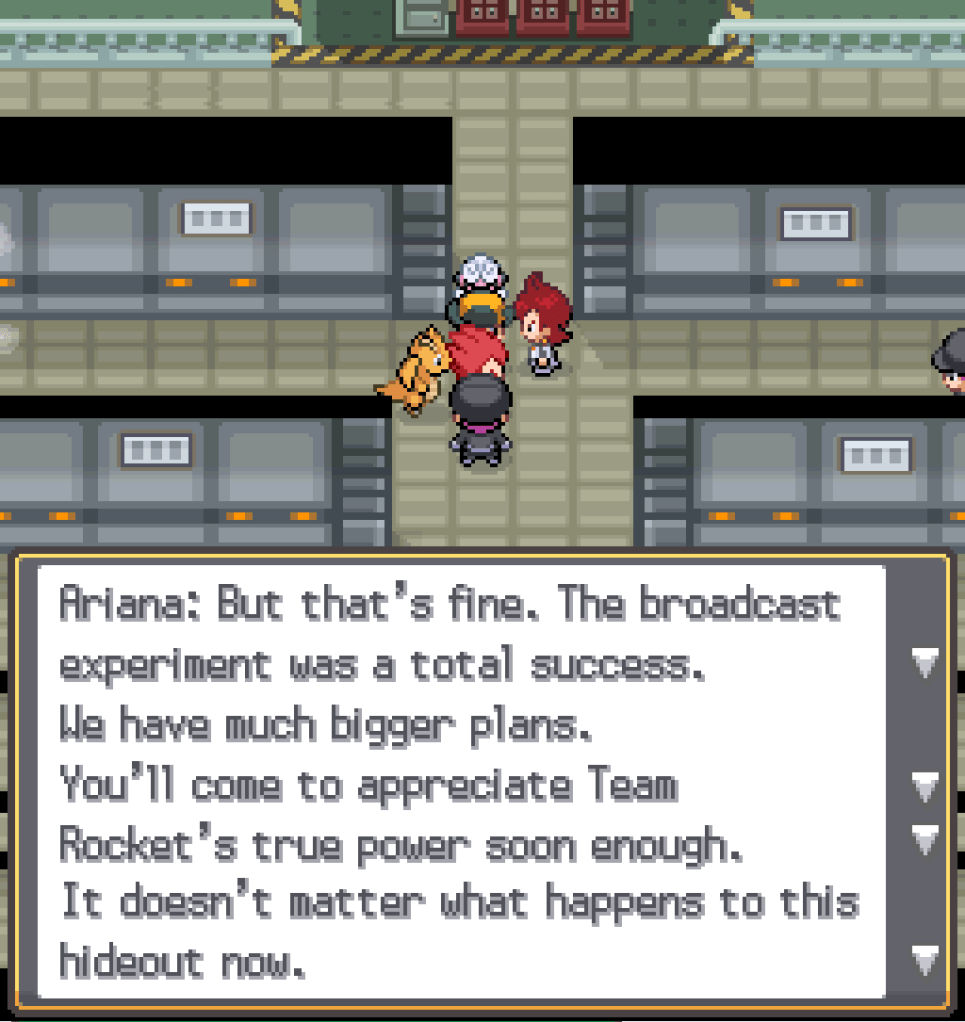Tap the arrow beside "power soon enough" line
This screenshot has height=1022, width=965.
pos(926,839)
